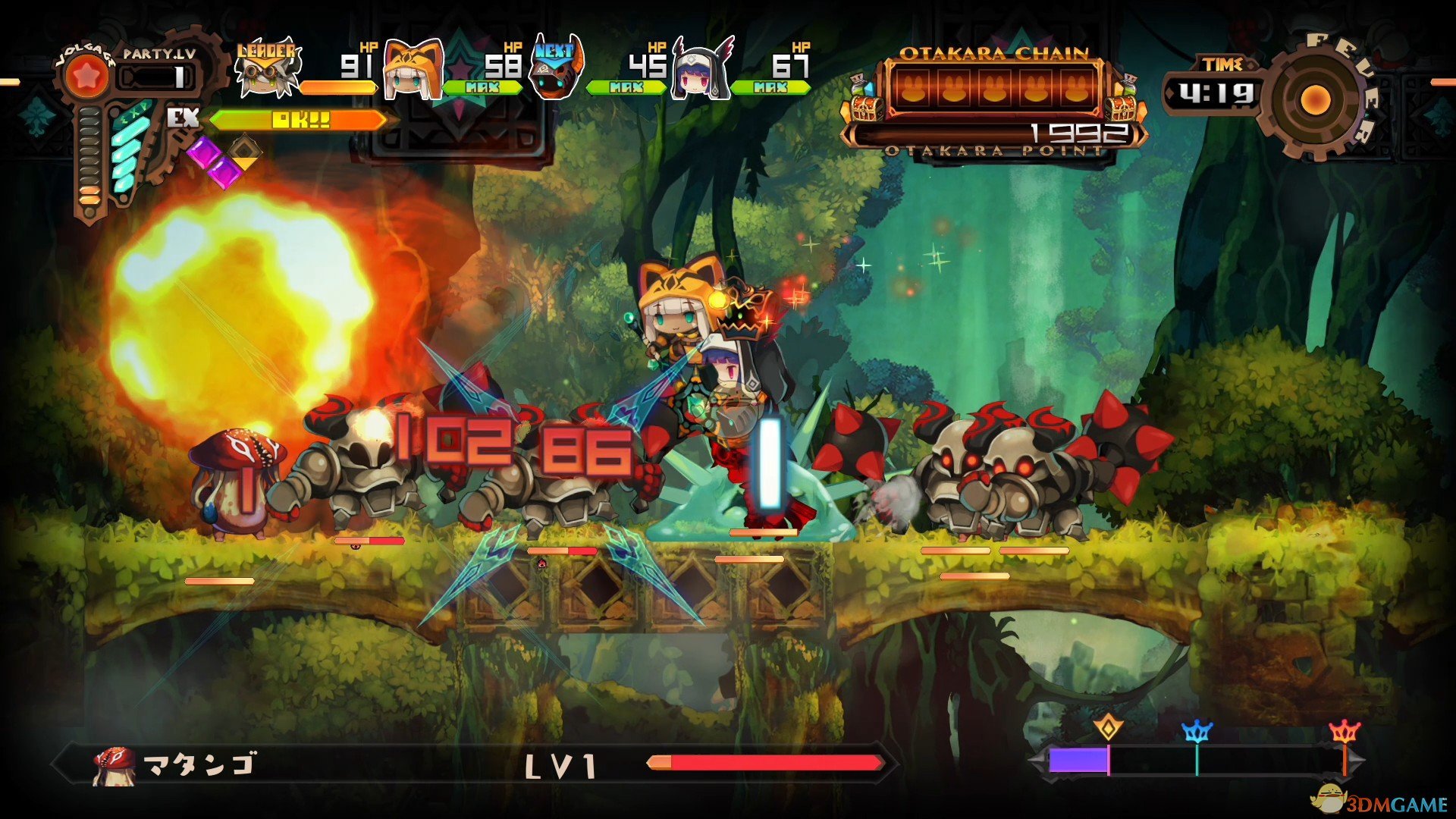Image resolution: width=1456 pixels, height=819 pixels.
Task: Click the EX gauge OK!! bar
Action: [x=300, y=120]
